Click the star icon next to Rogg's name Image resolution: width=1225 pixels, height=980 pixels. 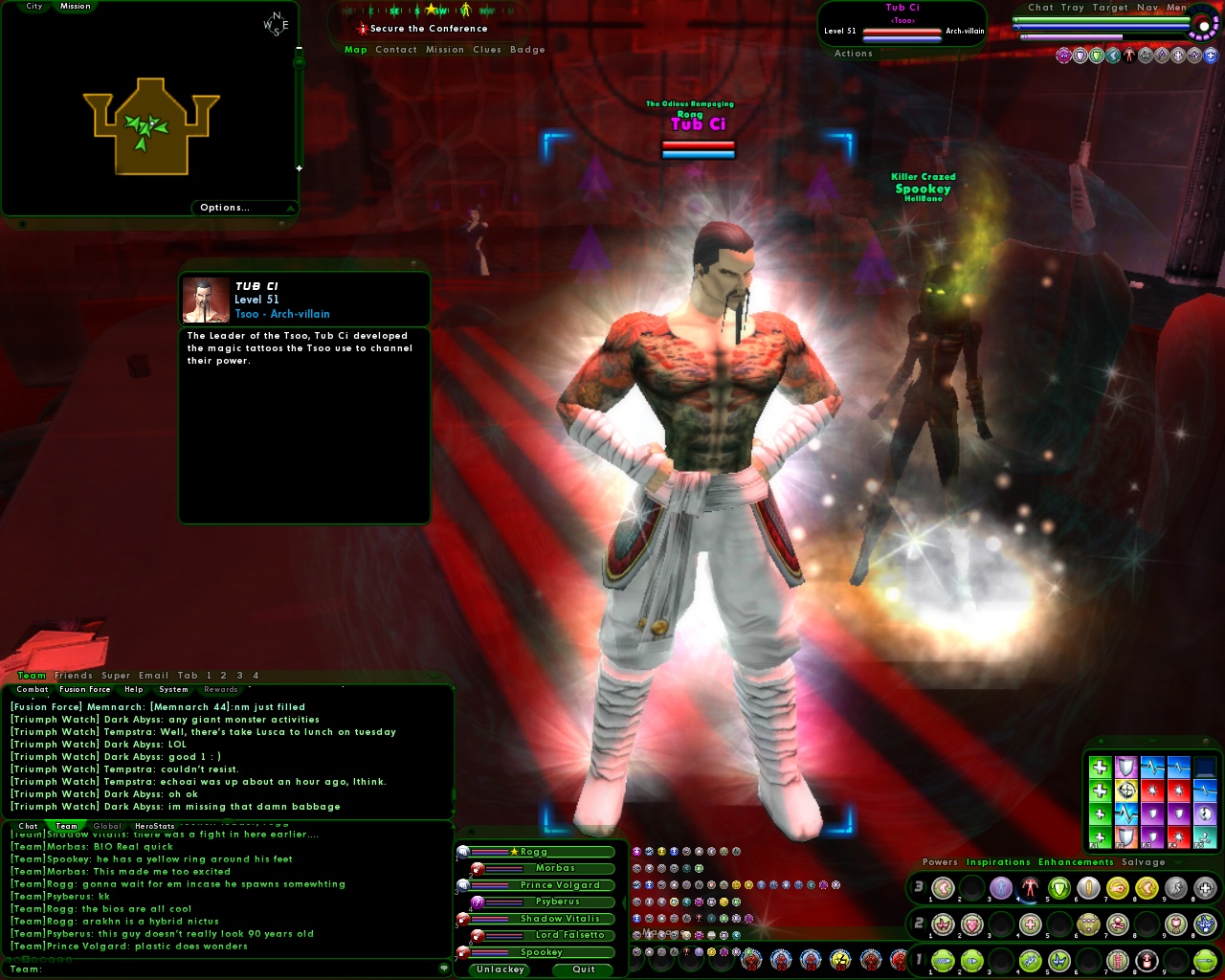pyautogui.click(x=515, y=852)
